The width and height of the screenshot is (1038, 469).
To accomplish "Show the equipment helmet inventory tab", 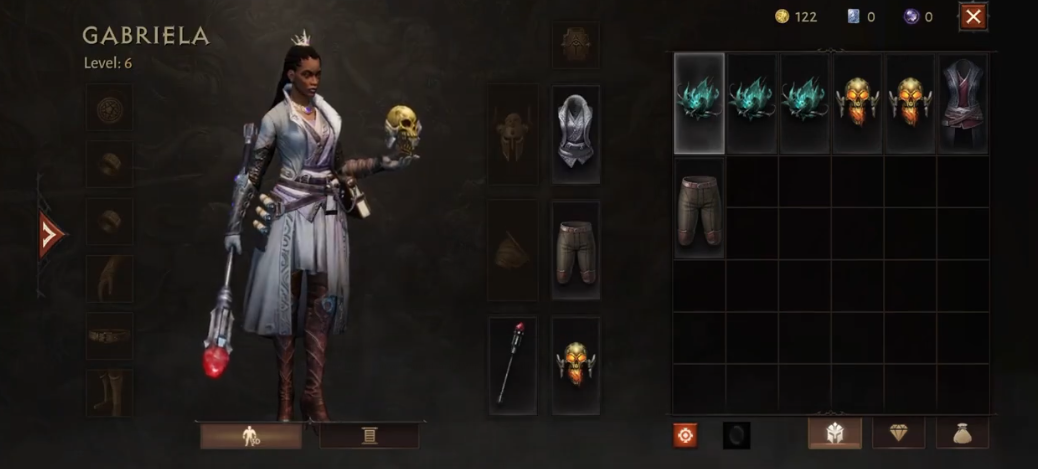I will click(x=835, y=433).
